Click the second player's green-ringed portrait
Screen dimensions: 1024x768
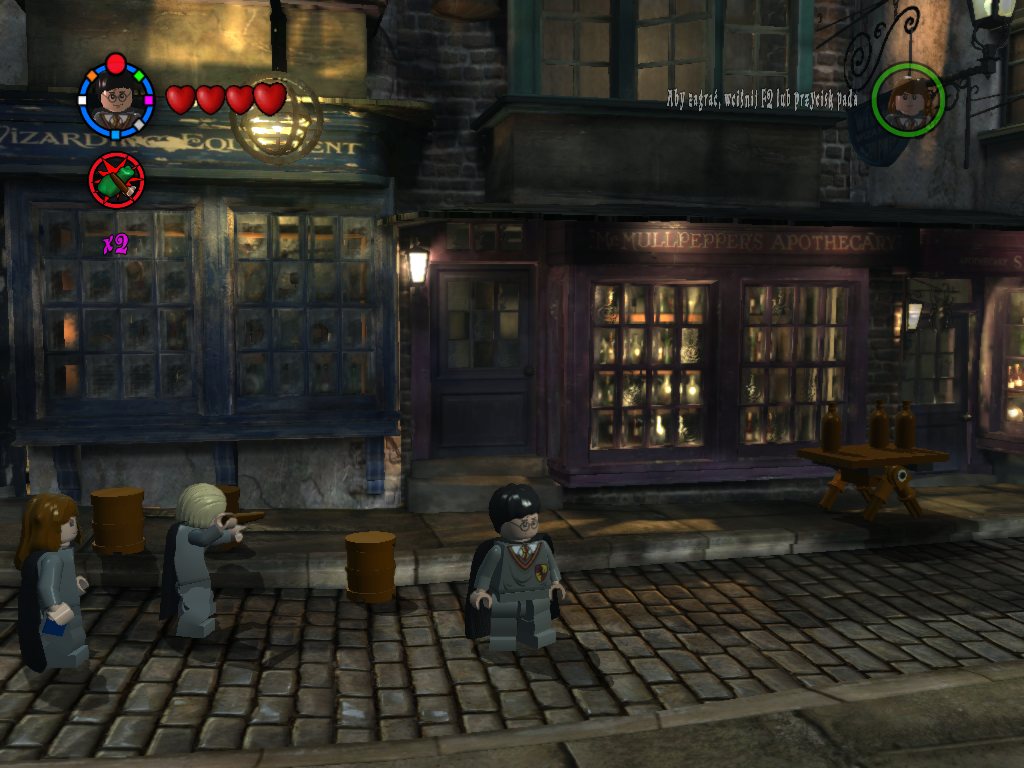coord(908,99)
